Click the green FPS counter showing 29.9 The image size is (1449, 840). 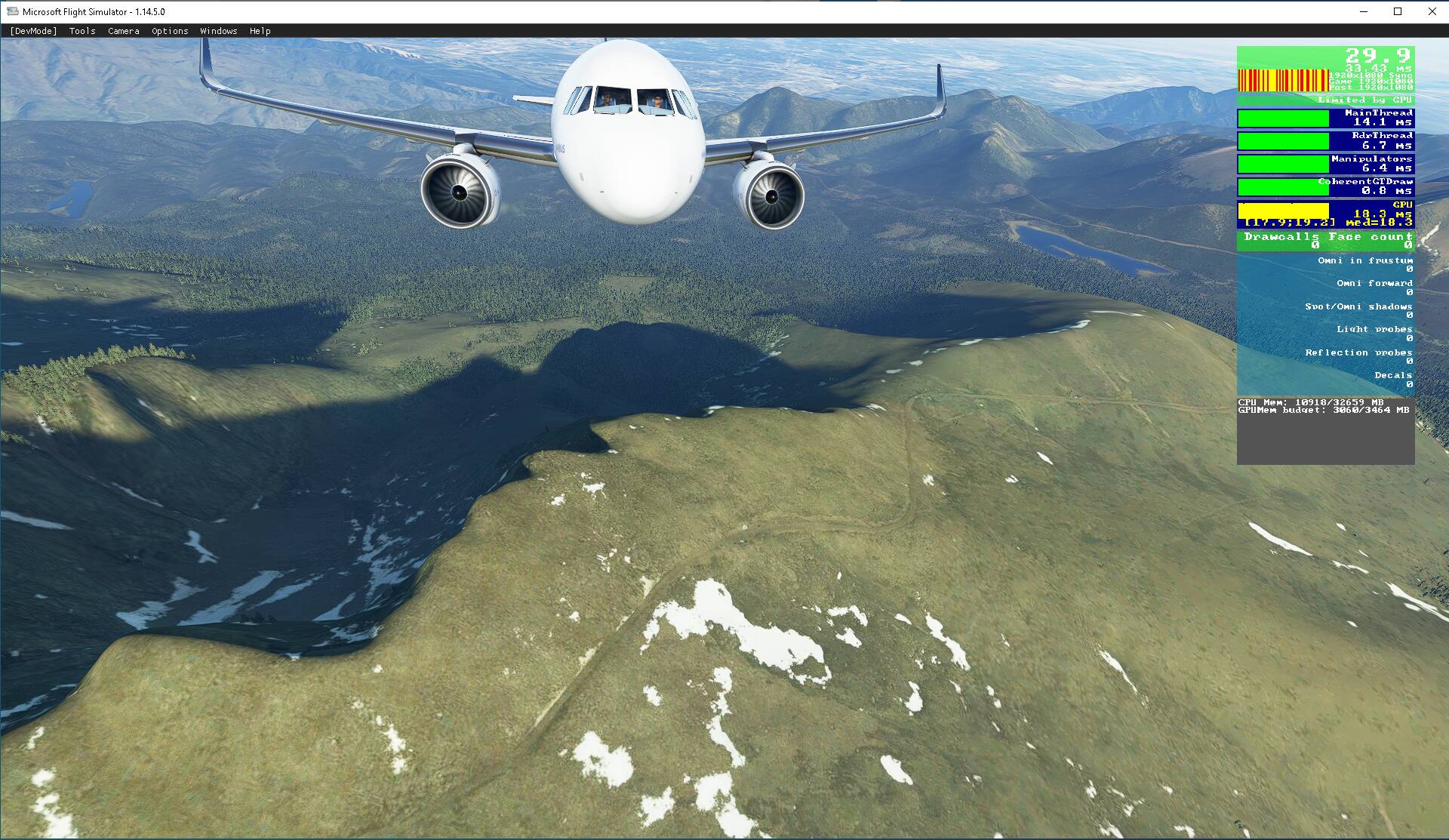point(1379,54)
